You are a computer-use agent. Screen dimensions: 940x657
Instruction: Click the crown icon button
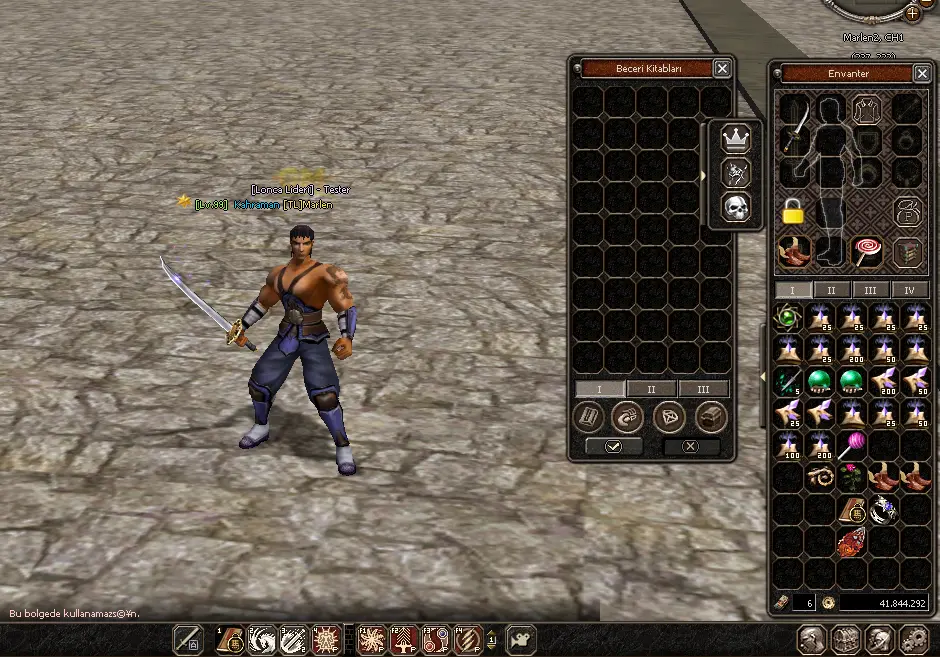(x=736, y=139)
